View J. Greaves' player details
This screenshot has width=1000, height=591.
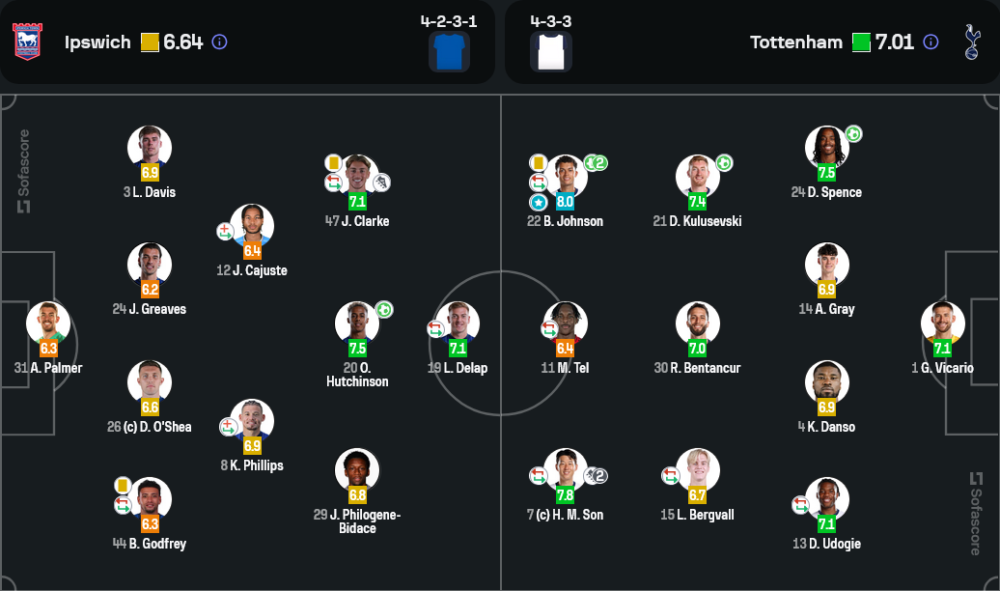click(149, 264)
